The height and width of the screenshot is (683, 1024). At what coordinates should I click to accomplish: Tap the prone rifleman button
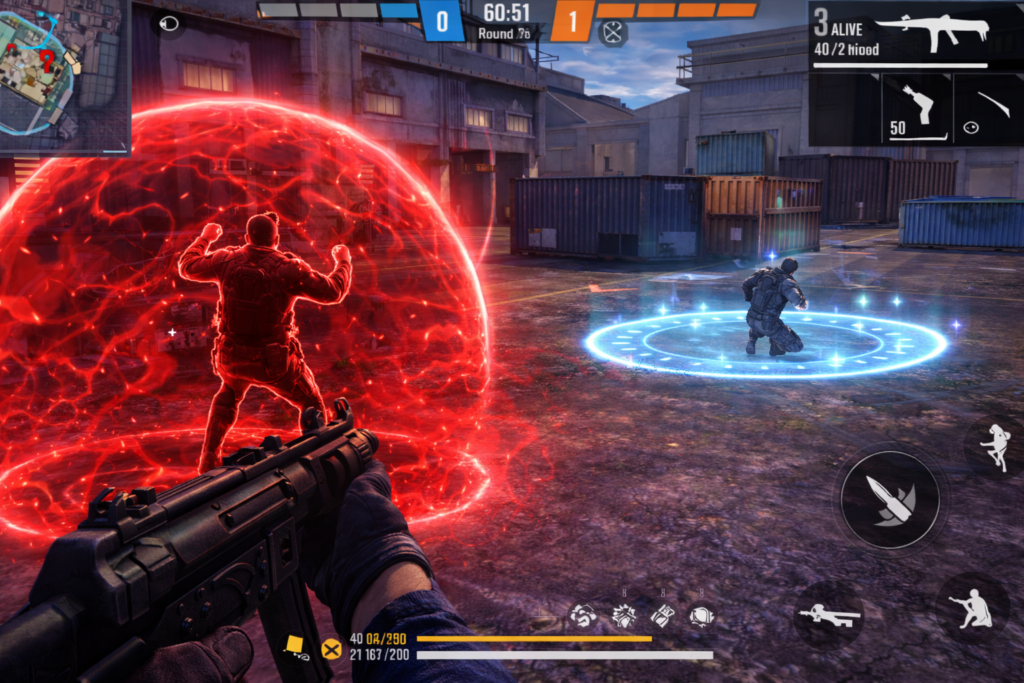point(829,615)
